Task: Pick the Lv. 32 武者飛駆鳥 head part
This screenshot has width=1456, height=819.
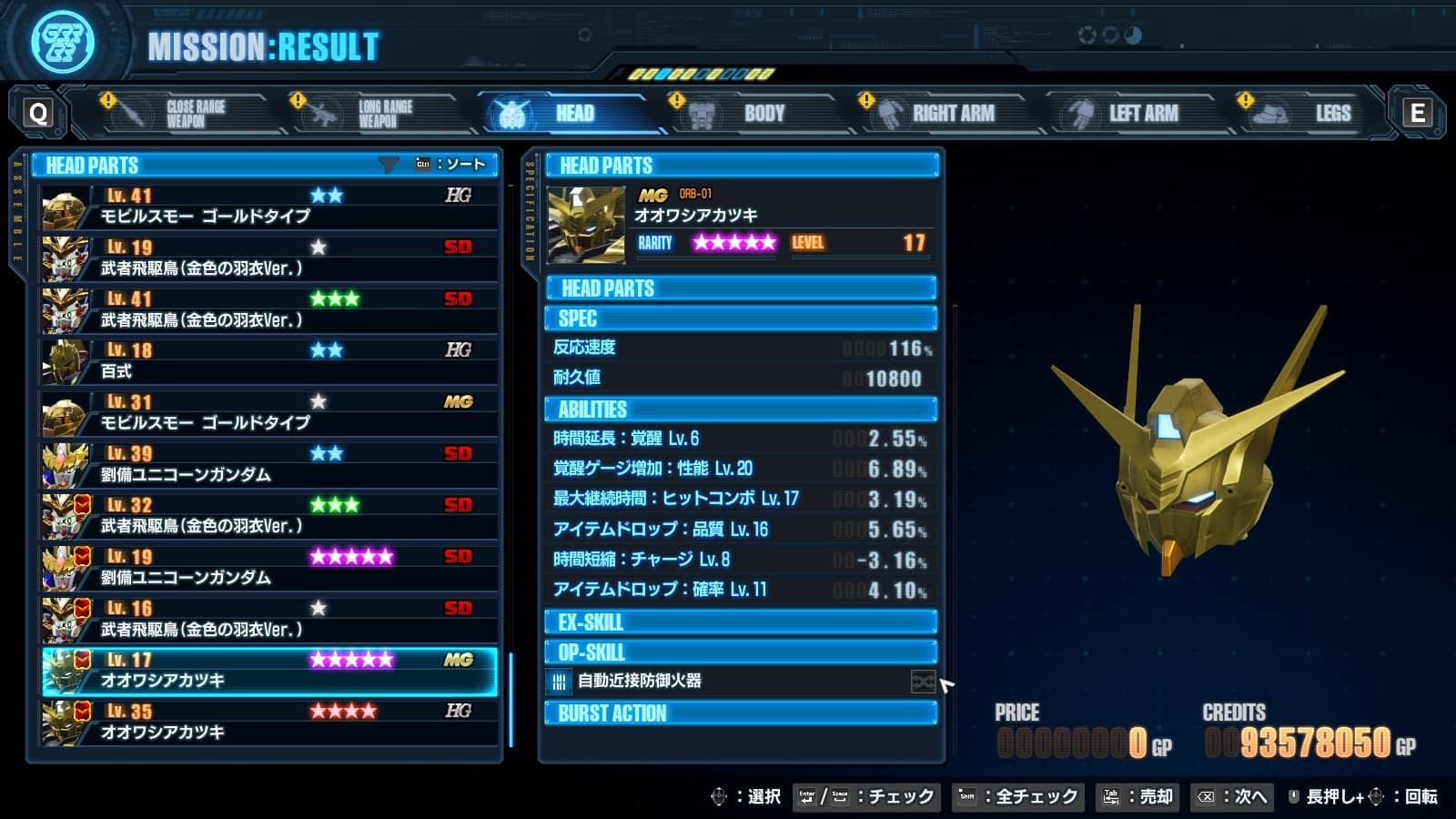Action: (x=269, y=516)
